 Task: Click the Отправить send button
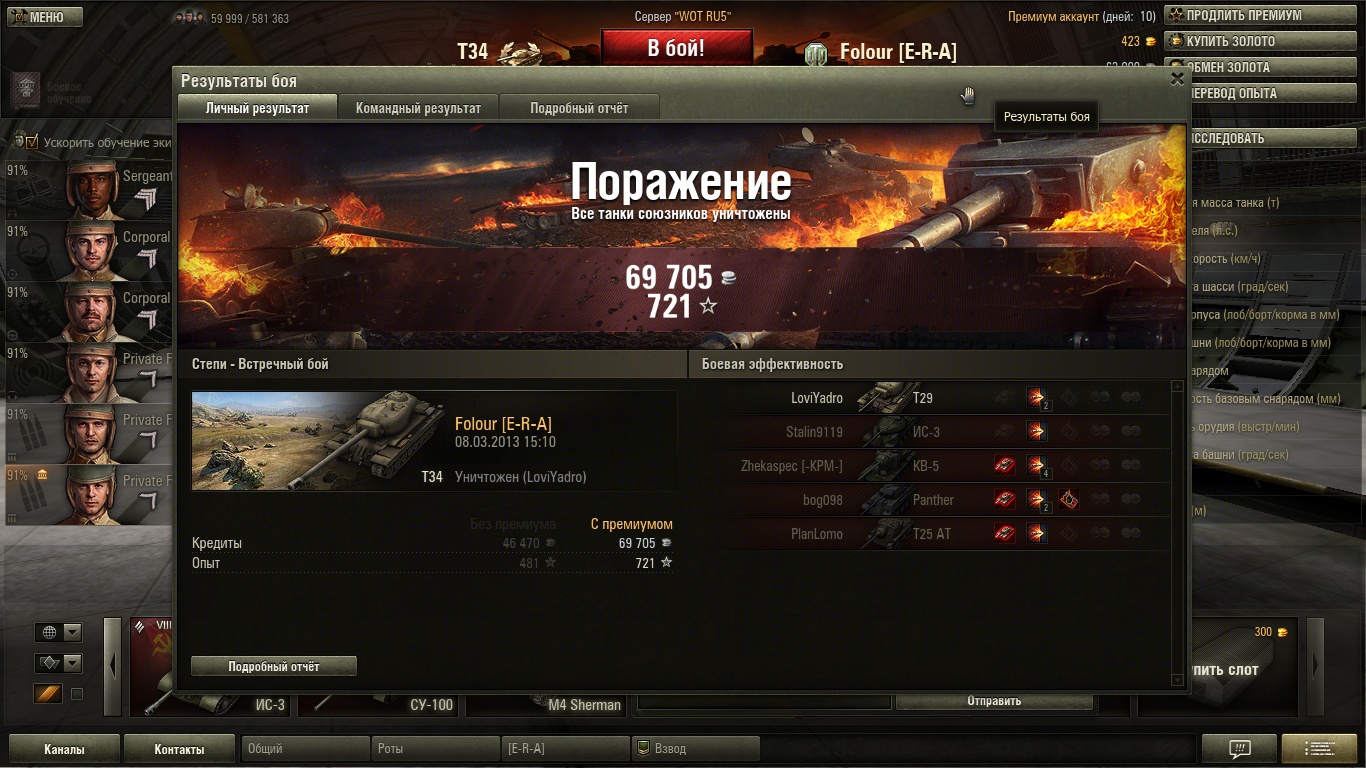coord(993,701)
